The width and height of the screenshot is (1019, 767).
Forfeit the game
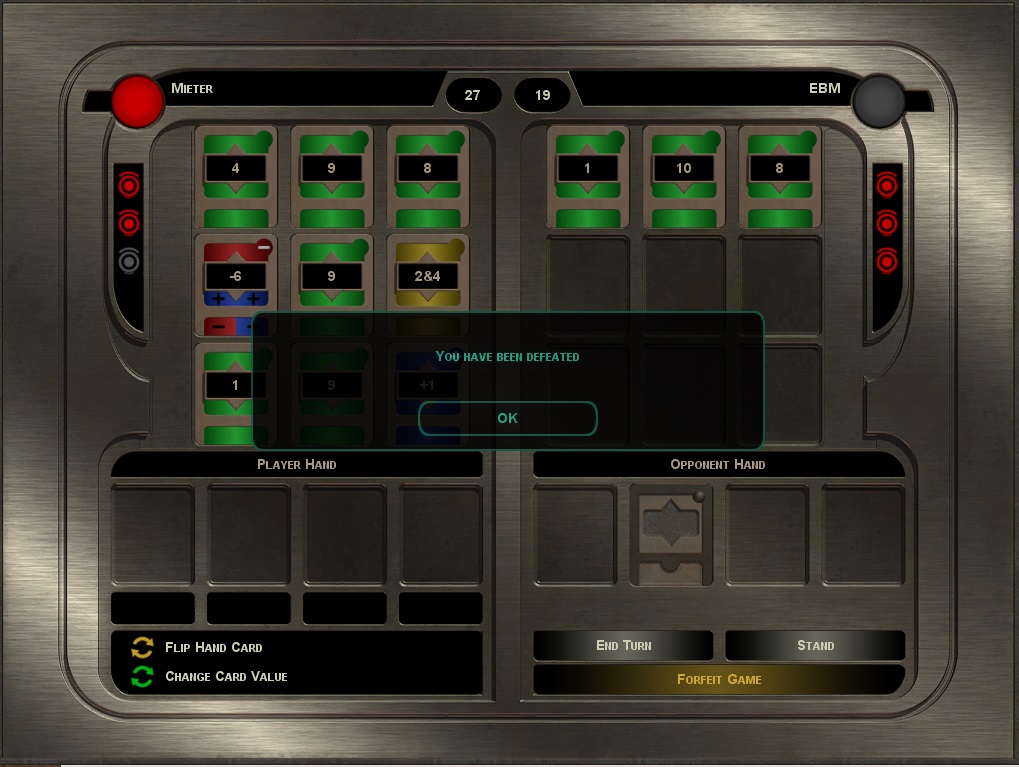(719, 679)
